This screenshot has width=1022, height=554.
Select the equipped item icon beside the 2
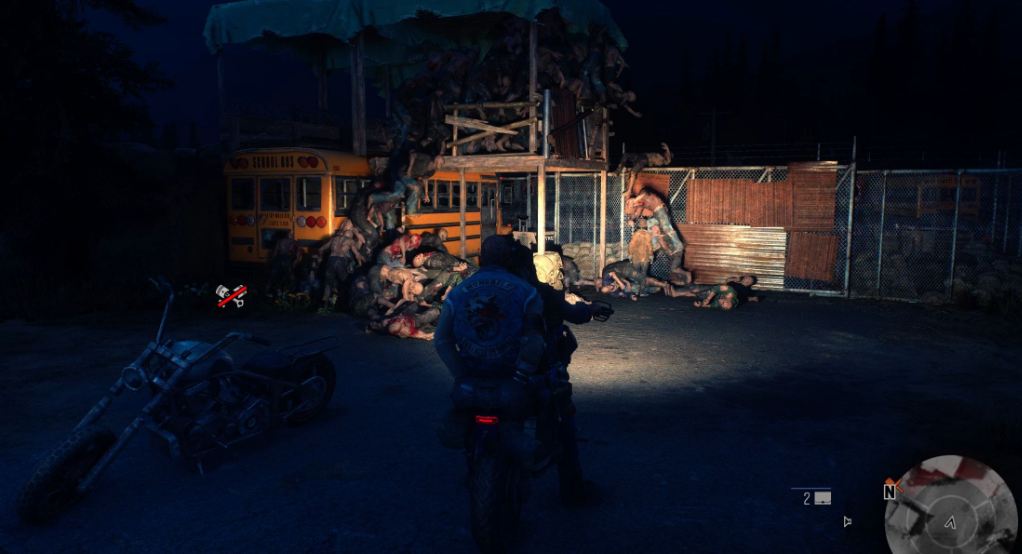(824, 497)
